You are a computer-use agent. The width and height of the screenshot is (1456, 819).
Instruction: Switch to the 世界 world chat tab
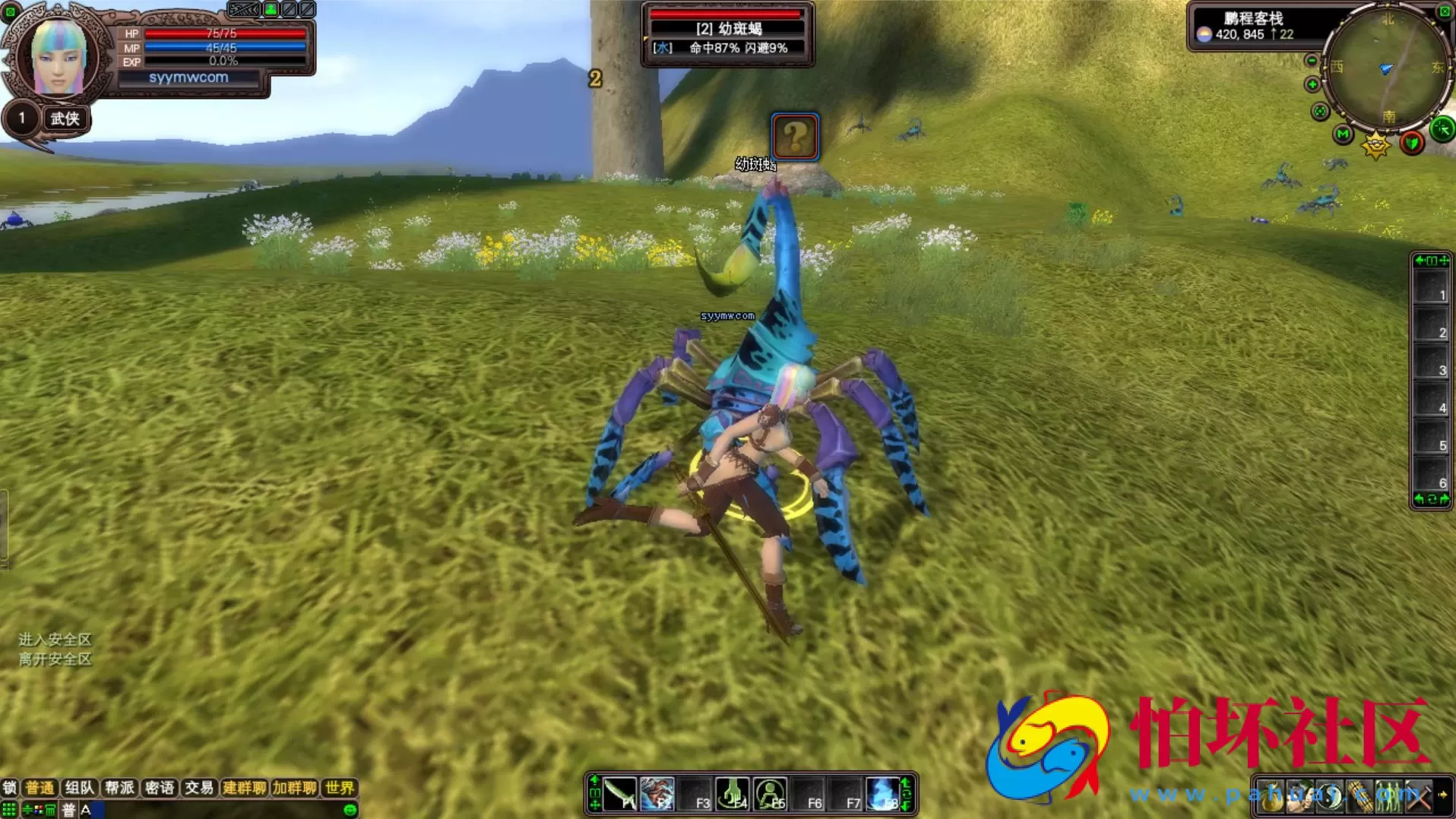339,788
